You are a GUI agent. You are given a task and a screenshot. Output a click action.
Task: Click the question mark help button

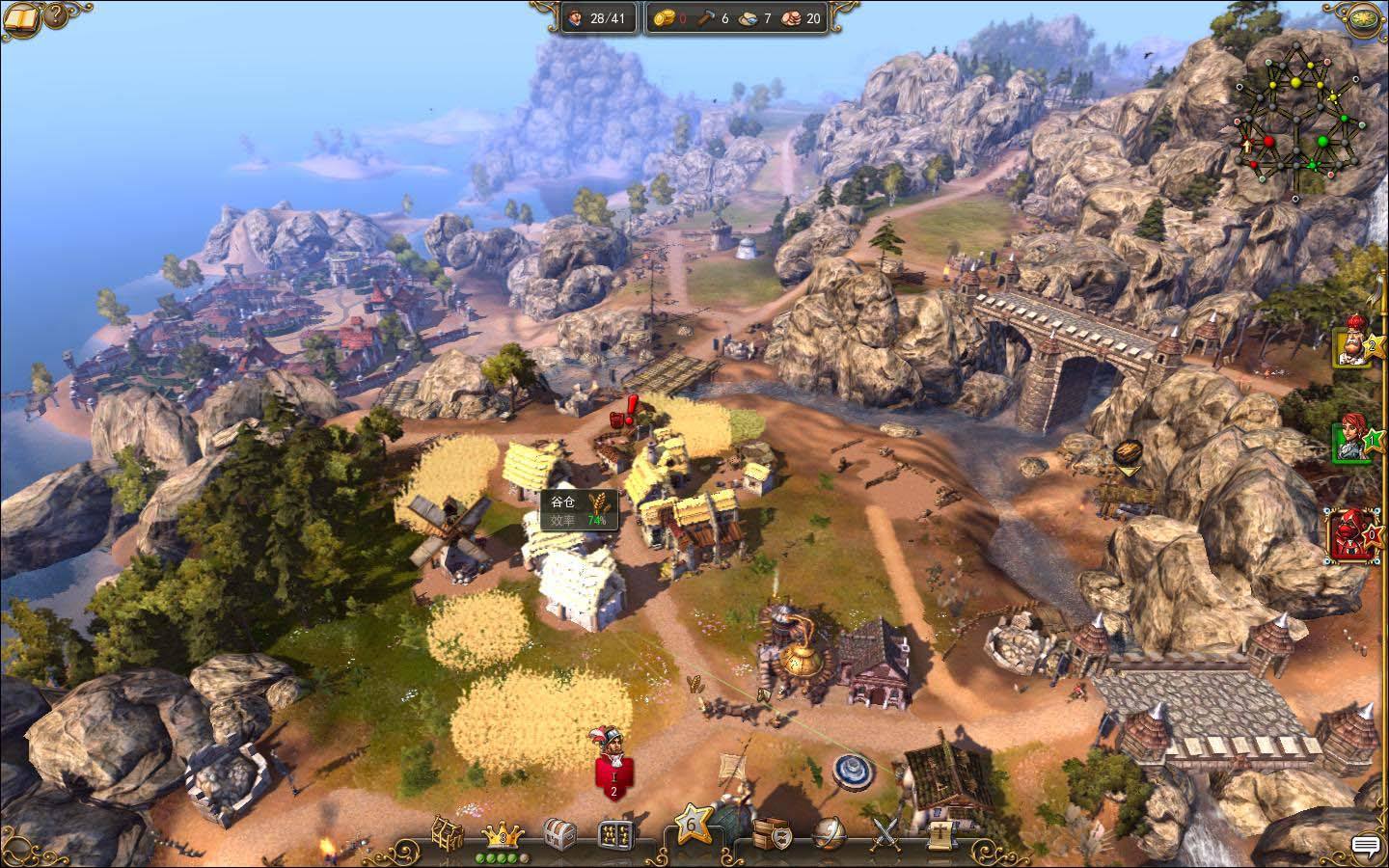tap(55, 14)
